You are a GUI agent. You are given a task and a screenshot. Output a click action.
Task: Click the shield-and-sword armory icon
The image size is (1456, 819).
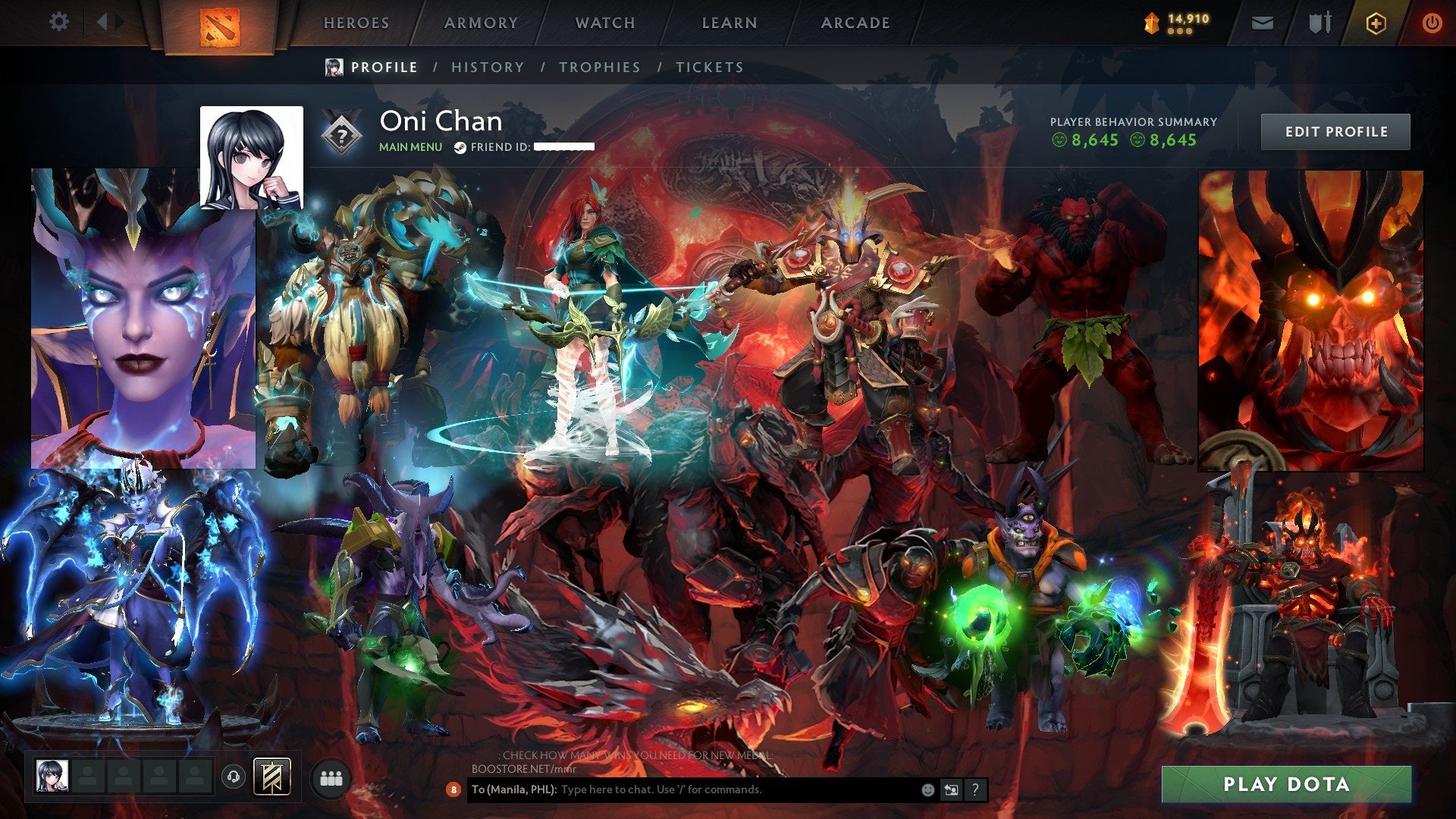(1319, 23)
